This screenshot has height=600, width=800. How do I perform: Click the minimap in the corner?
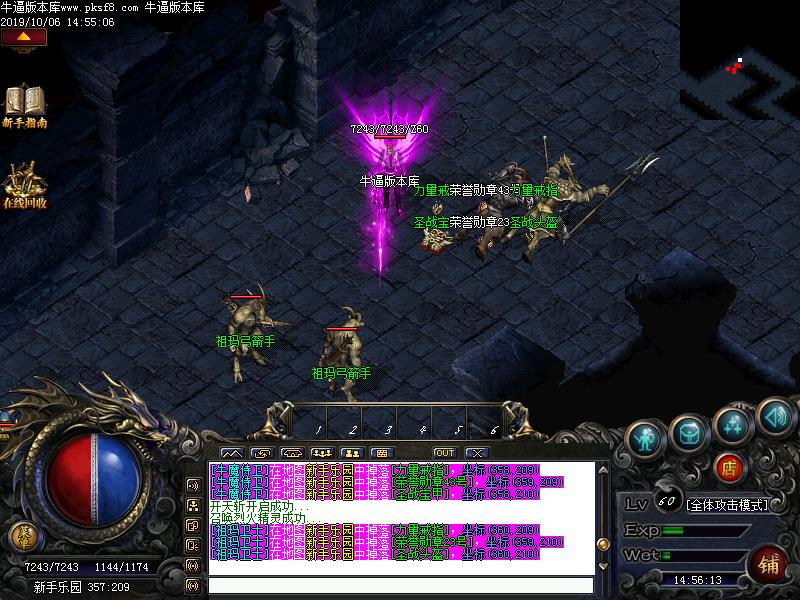(740, 60)
